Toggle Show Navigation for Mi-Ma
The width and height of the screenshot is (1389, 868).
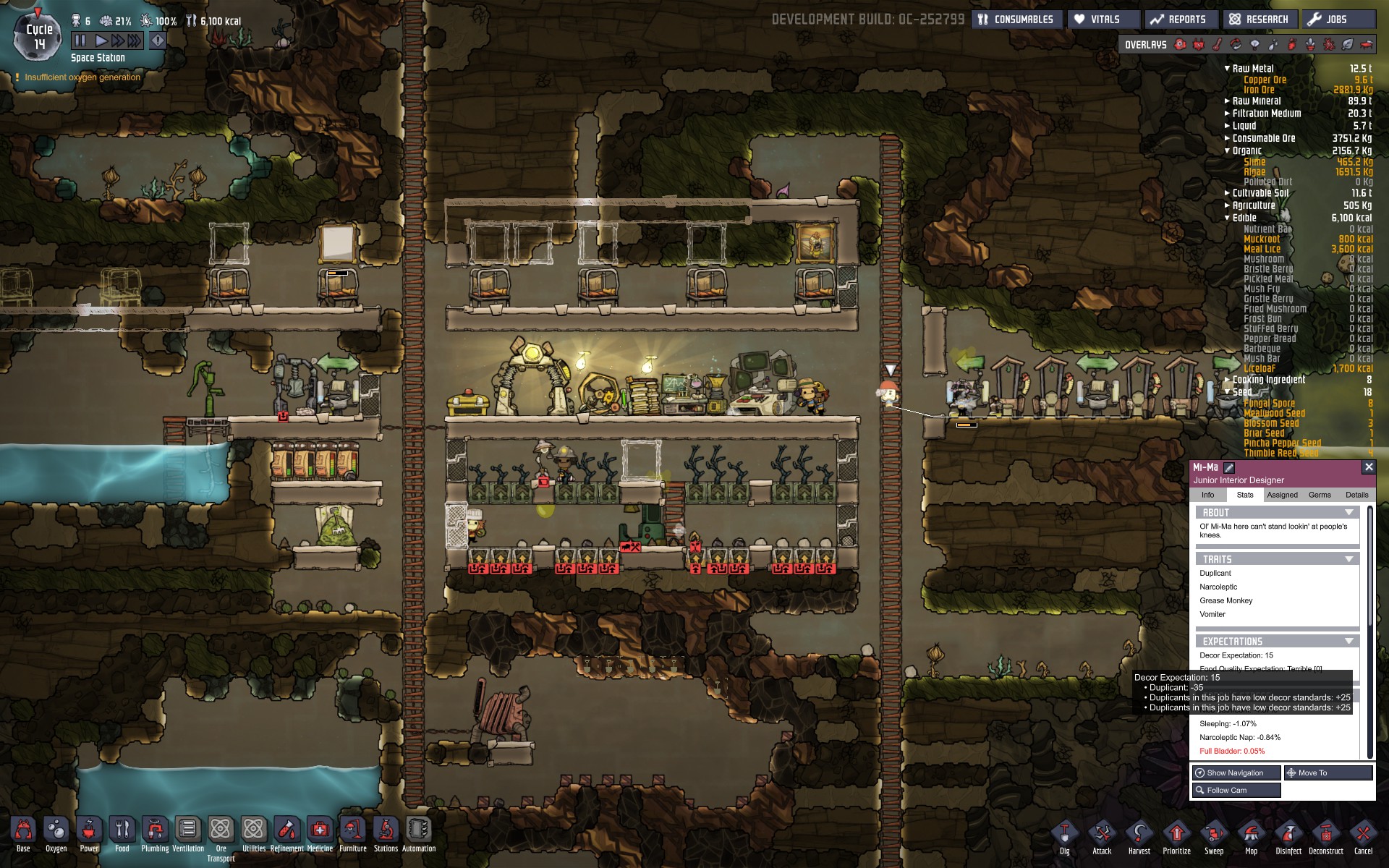[1236, 773]
